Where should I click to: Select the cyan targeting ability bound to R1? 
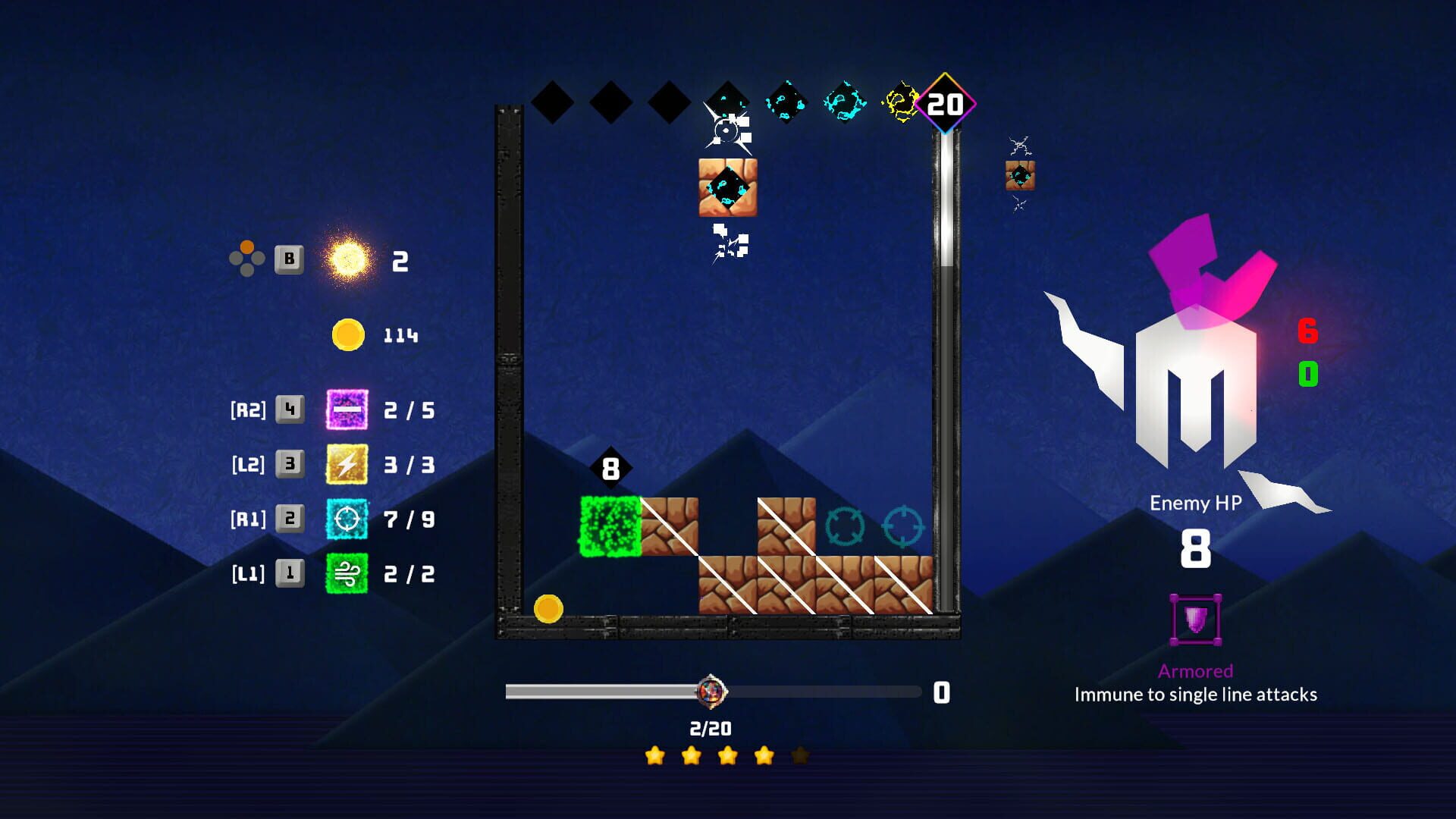[x=347, y=519]
